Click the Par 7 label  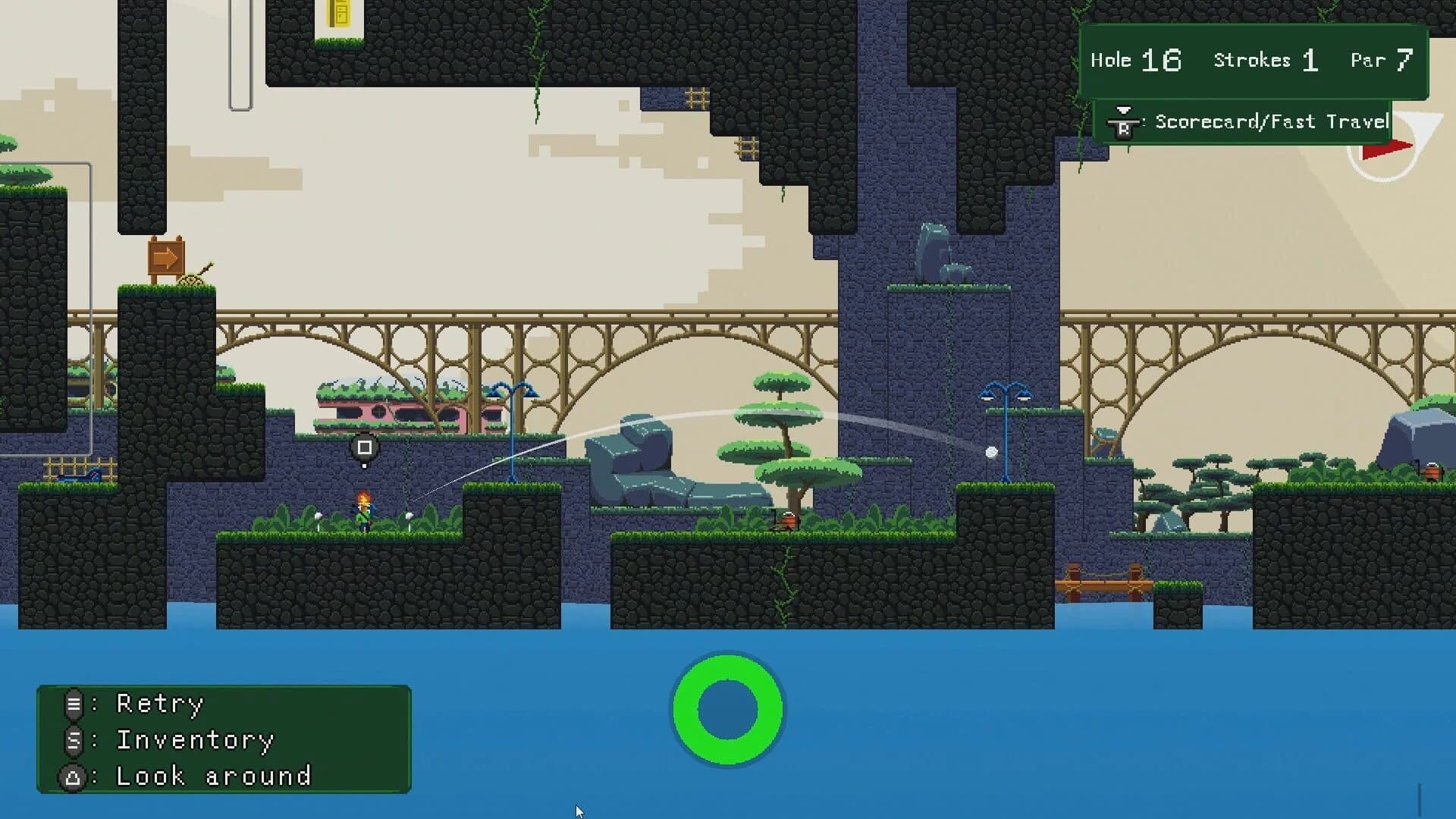click(1382, 60)
